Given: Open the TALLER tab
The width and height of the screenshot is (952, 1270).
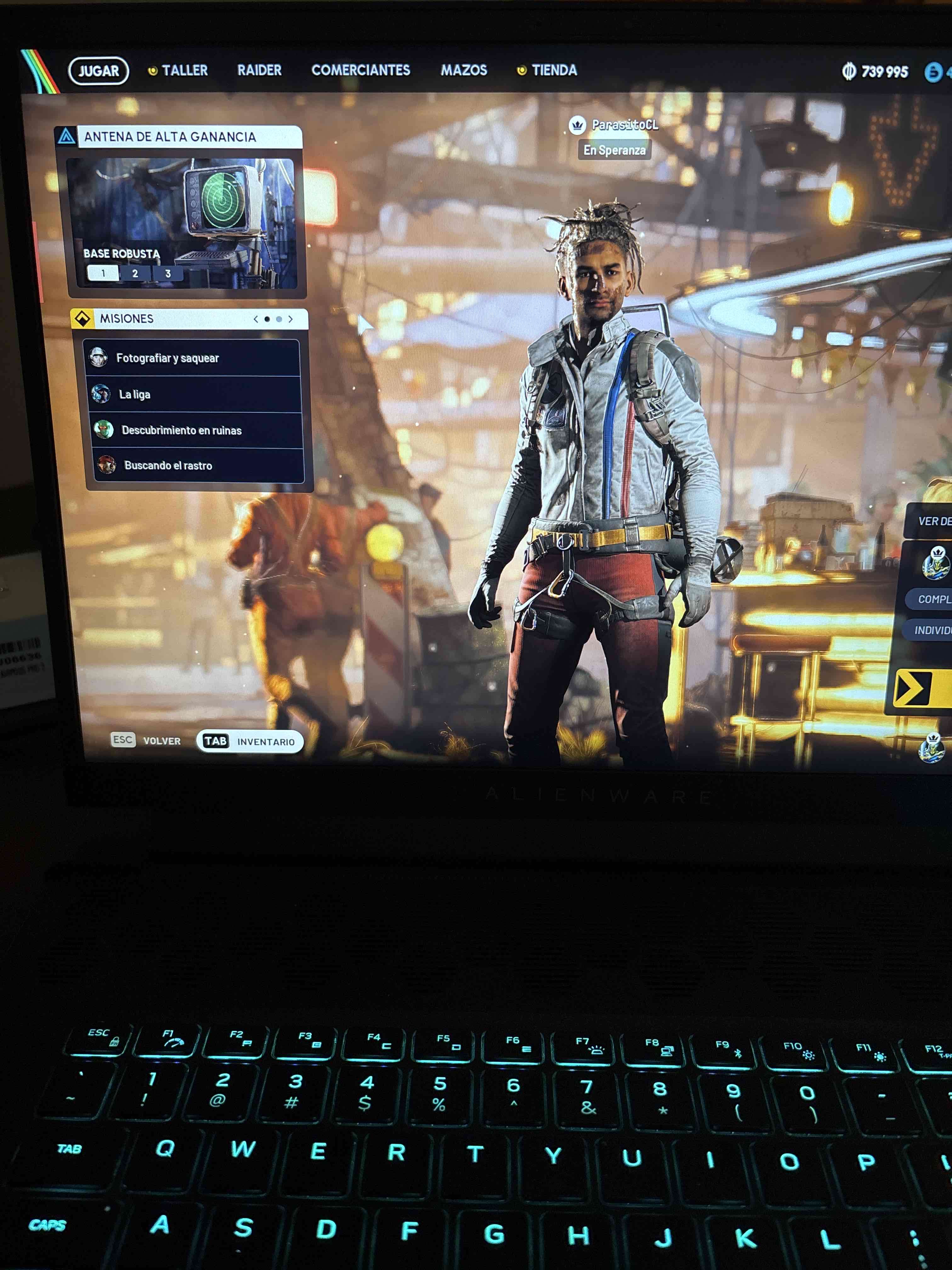Looking at the screenshot, I should 184,71.
